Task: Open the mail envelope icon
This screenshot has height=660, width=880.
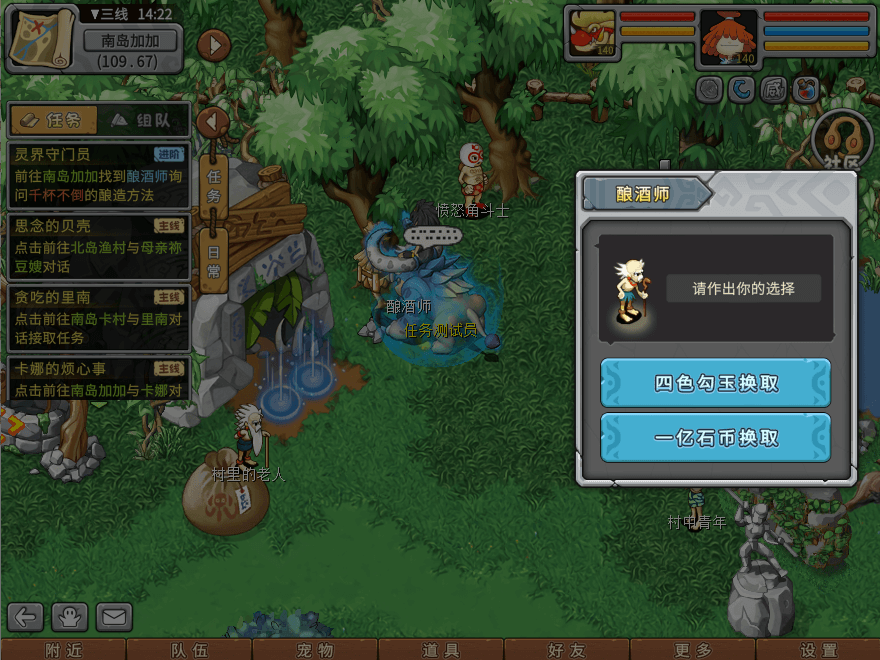Action: pyautogui.click(x=114, y=617)
